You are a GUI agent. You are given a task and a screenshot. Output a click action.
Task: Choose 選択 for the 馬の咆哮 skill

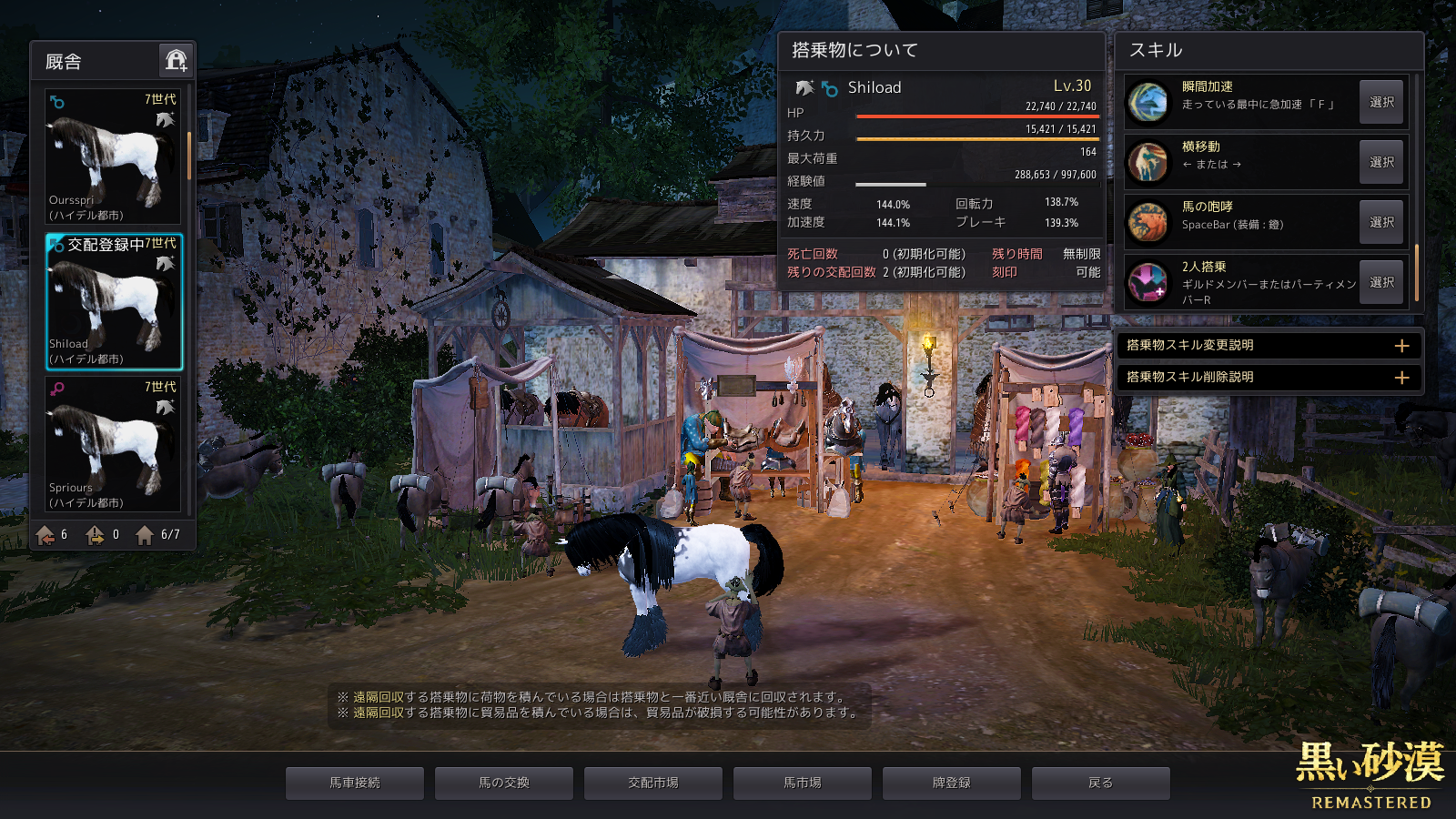click(x=1381, y=222)
